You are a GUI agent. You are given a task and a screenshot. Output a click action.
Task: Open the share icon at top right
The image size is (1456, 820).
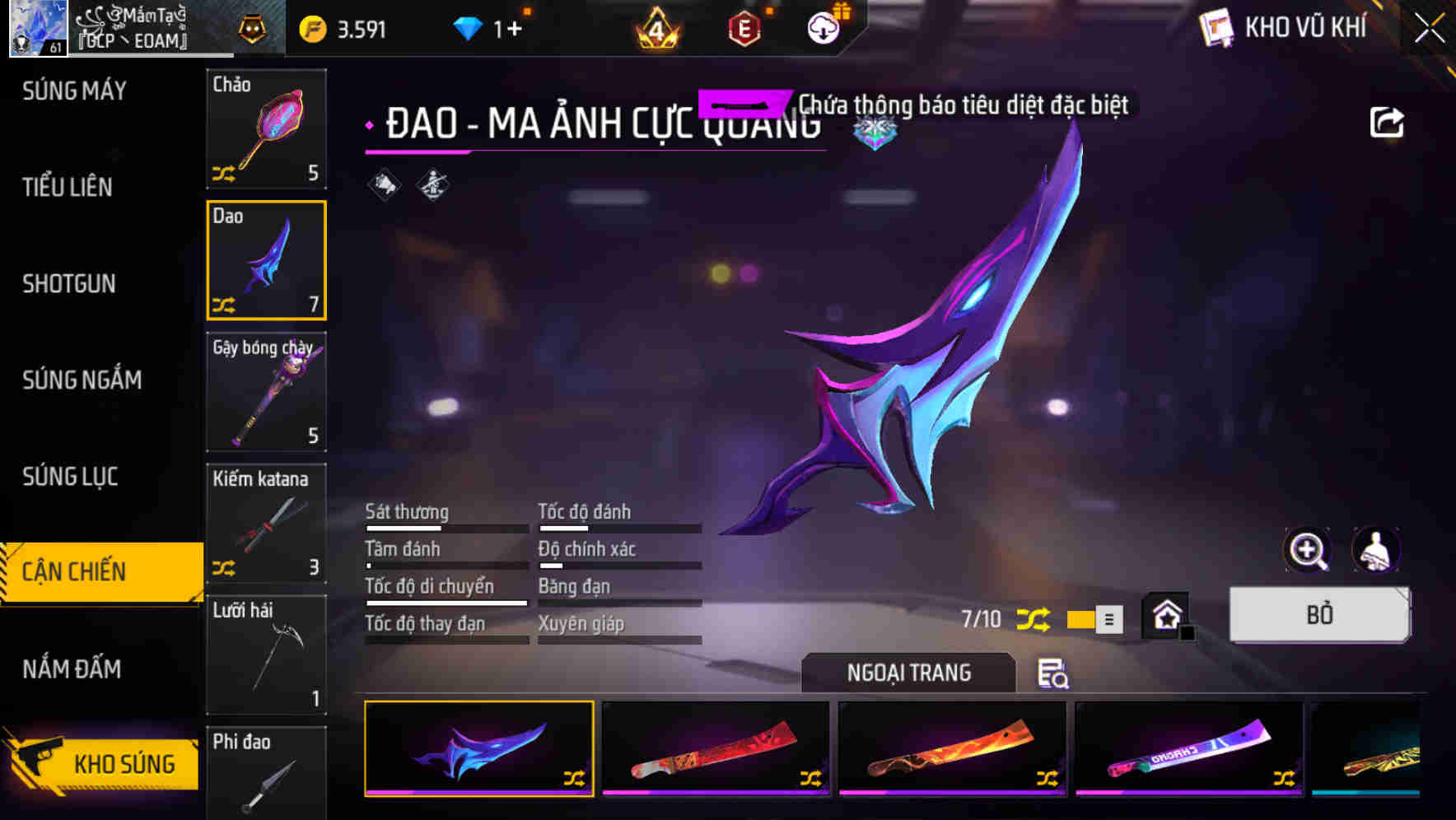(x=1388, y=121)
